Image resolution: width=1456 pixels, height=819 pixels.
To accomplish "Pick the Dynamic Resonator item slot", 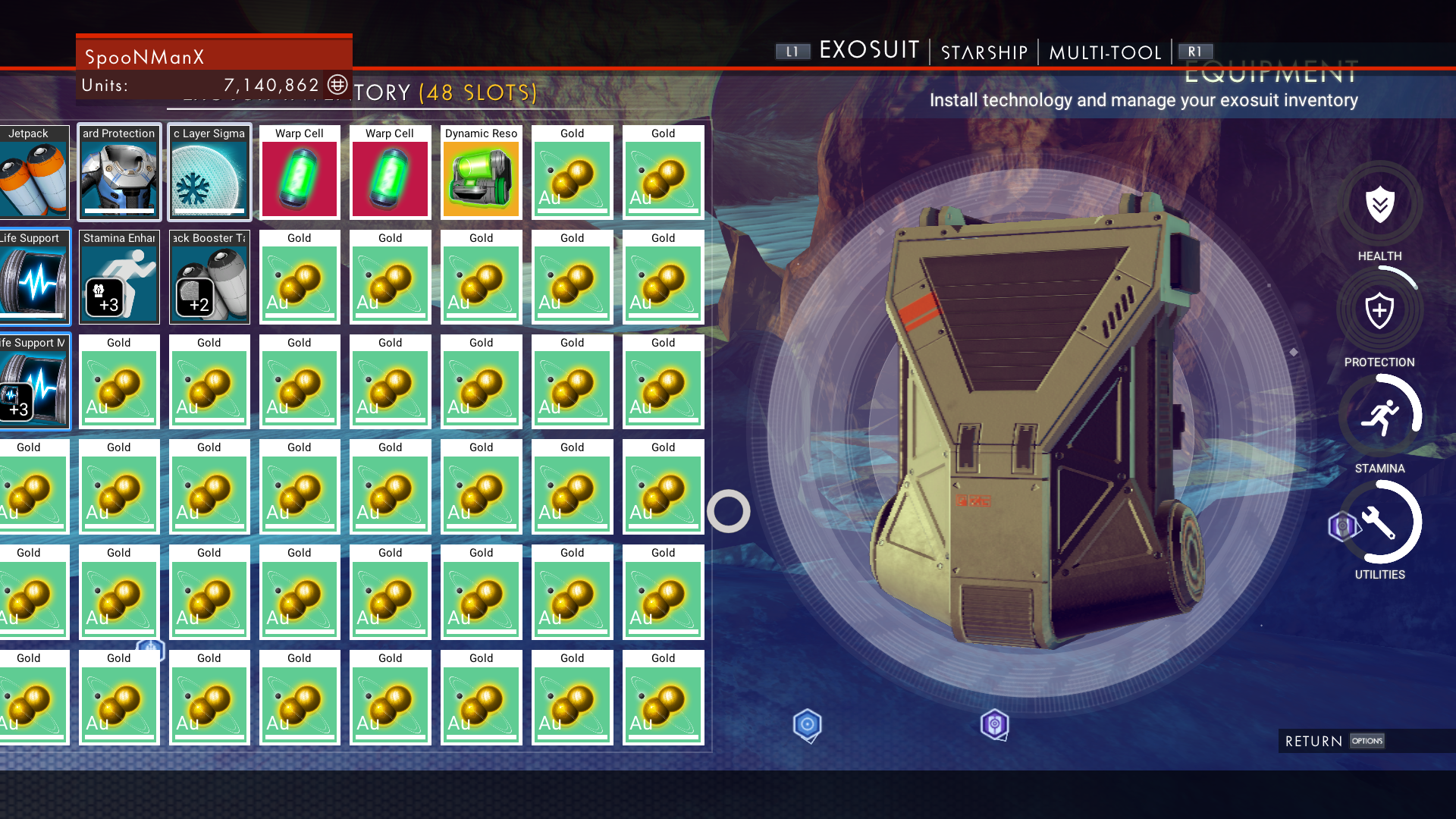I will tap(481, 173).
